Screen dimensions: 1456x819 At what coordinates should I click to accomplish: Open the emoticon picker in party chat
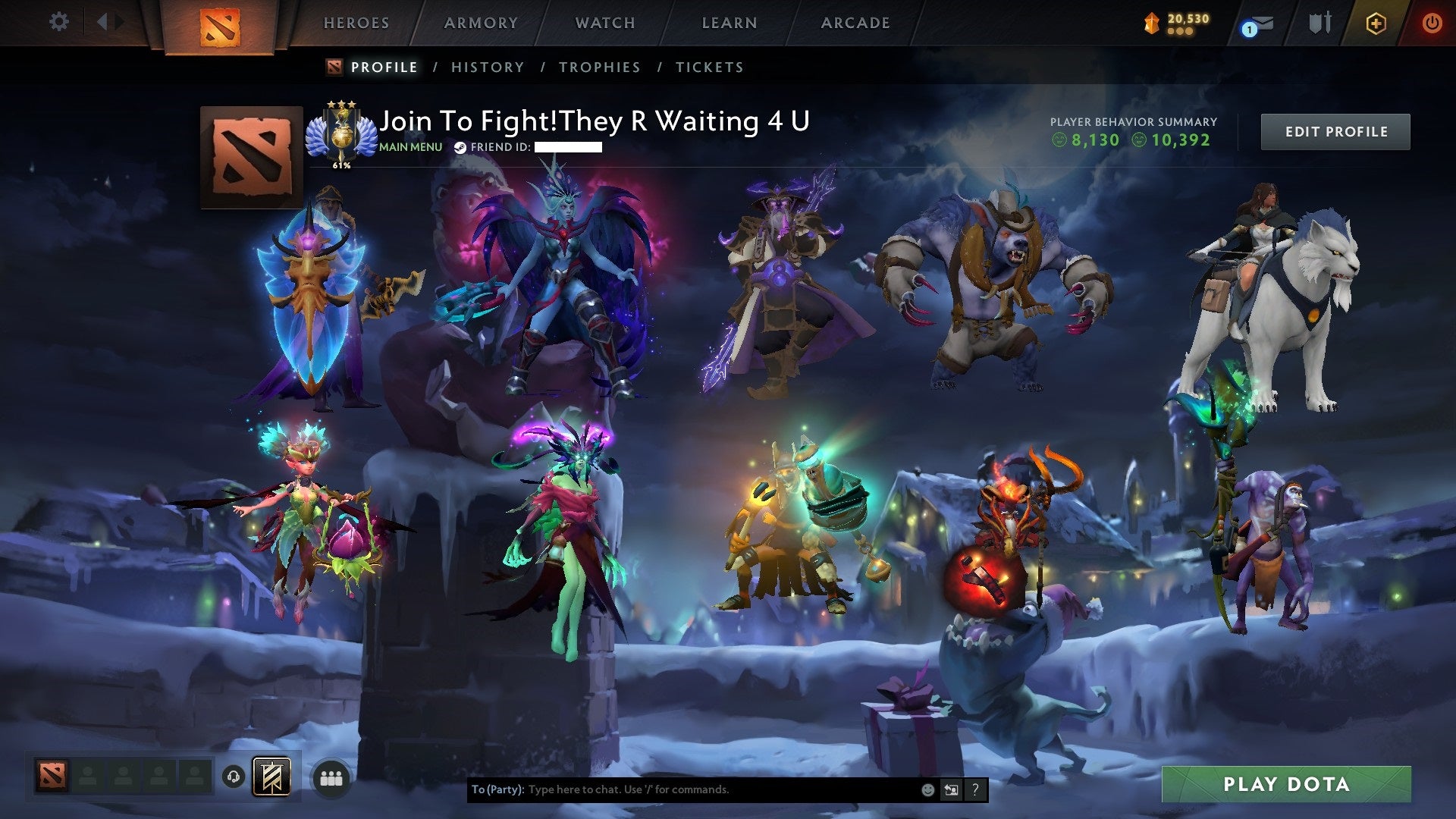(927, 789)
